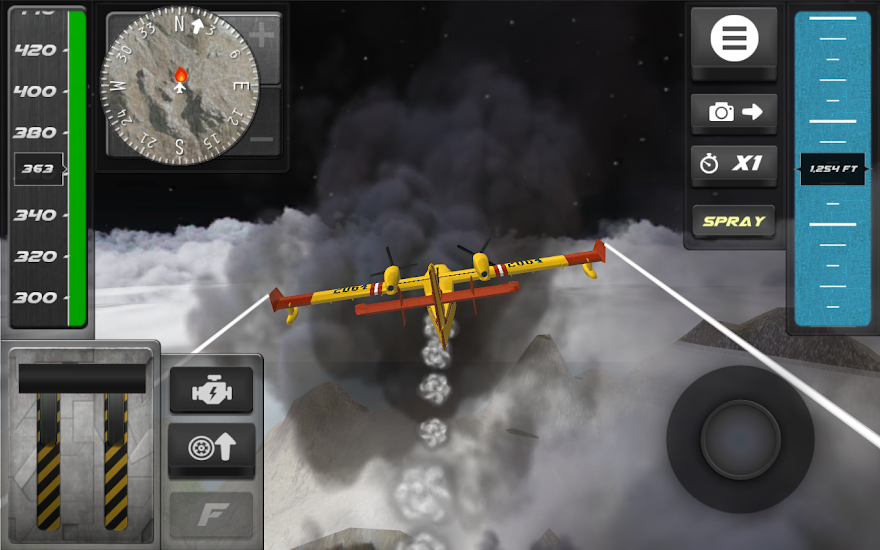Screen dimensions: 880x550
Task: Switch camera view with the camera button
Action: pos(734,112)
